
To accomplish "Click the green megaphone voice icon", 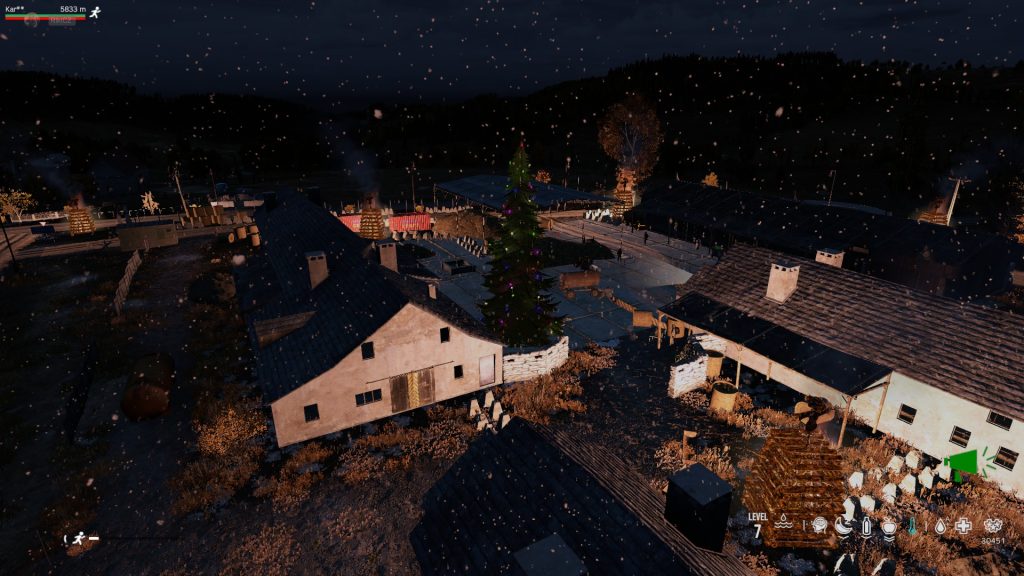I will 962,461.
